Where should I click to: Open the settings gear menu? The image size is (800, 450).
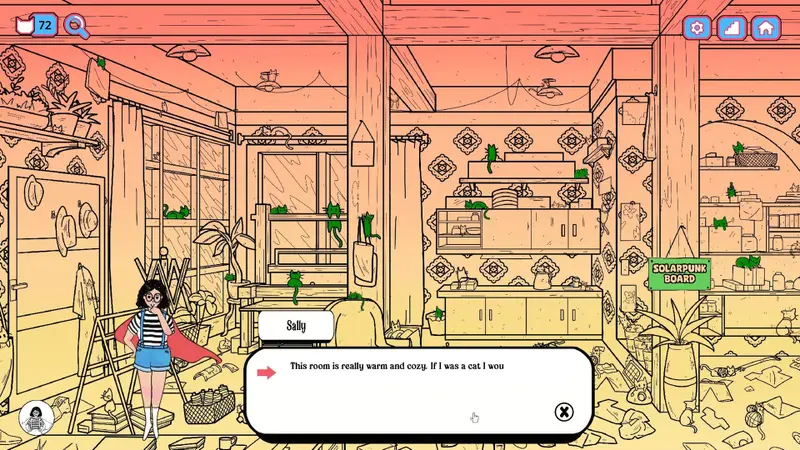(697, 28)
